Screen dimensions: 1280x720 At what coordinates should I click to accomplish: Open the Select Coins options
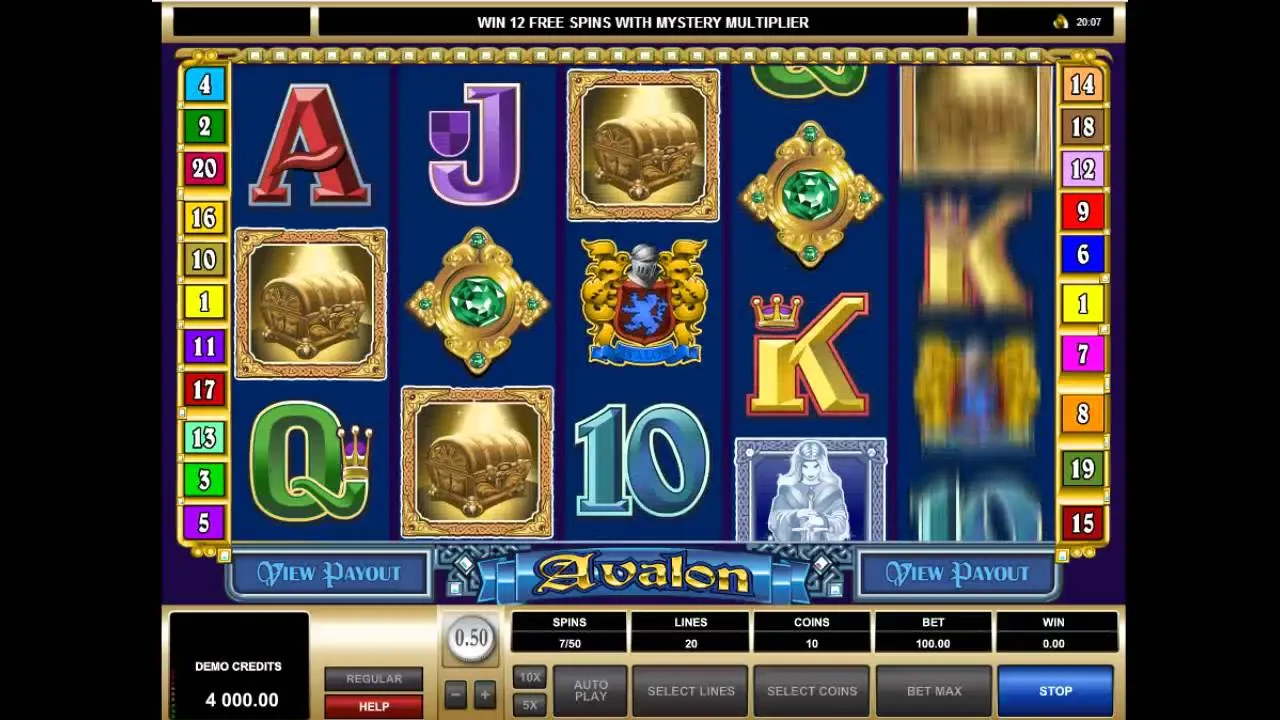click(811, 690)
